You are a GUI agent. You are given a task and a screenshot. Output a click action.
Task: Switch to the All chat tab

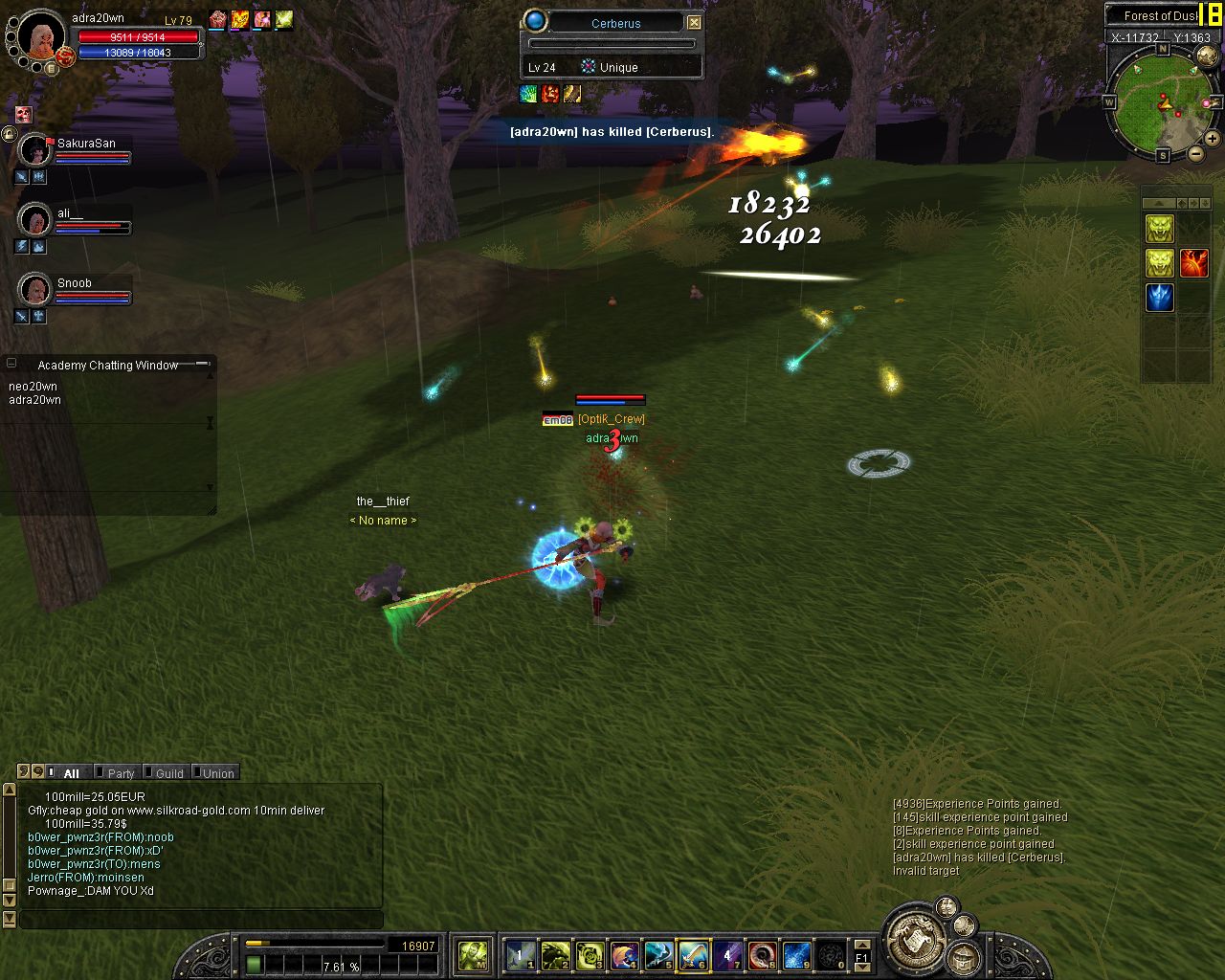coord(71,773)
